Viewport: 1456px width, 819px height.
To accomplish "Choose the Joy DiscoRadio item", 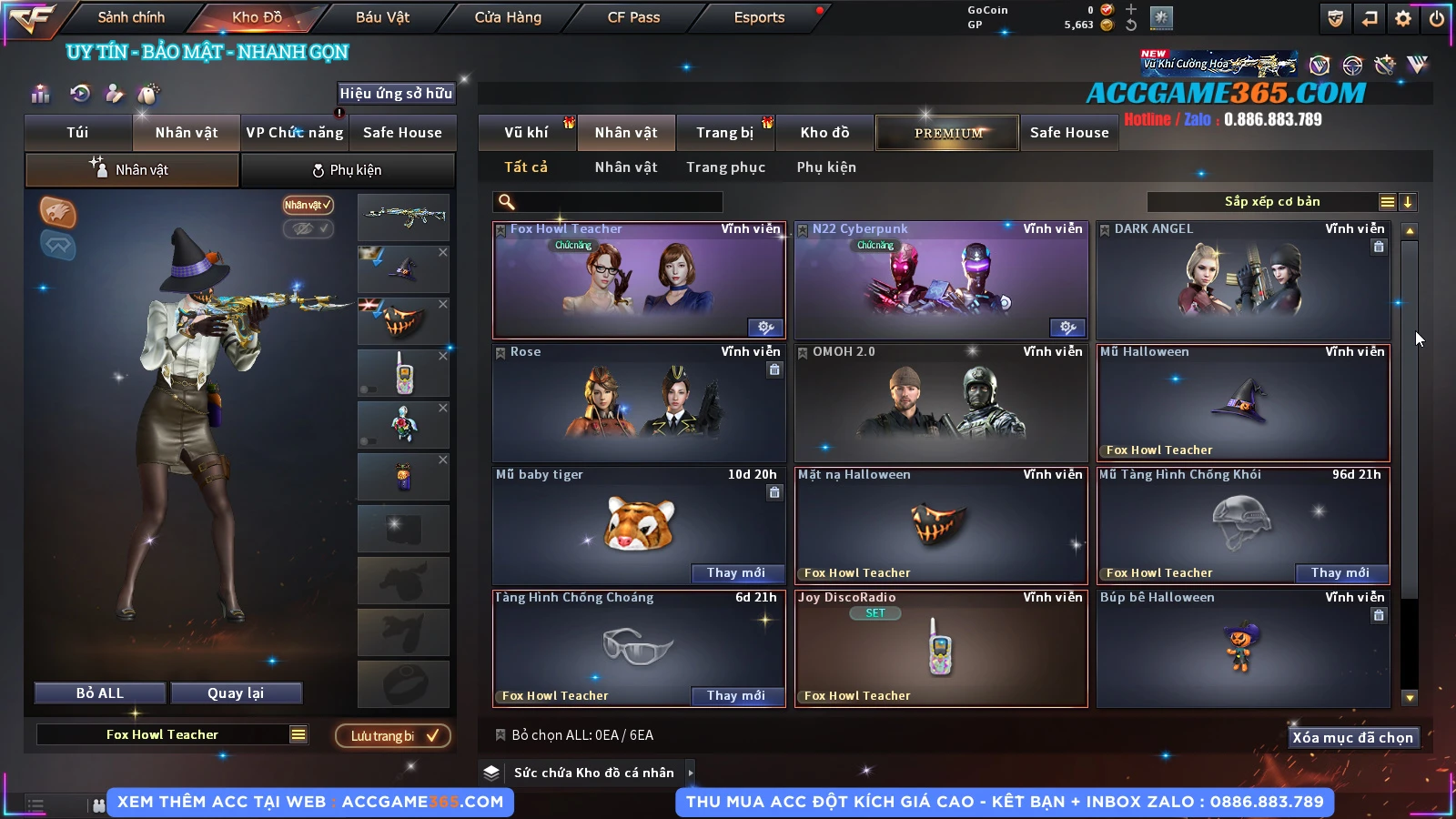I will click(x=941, y=648).
